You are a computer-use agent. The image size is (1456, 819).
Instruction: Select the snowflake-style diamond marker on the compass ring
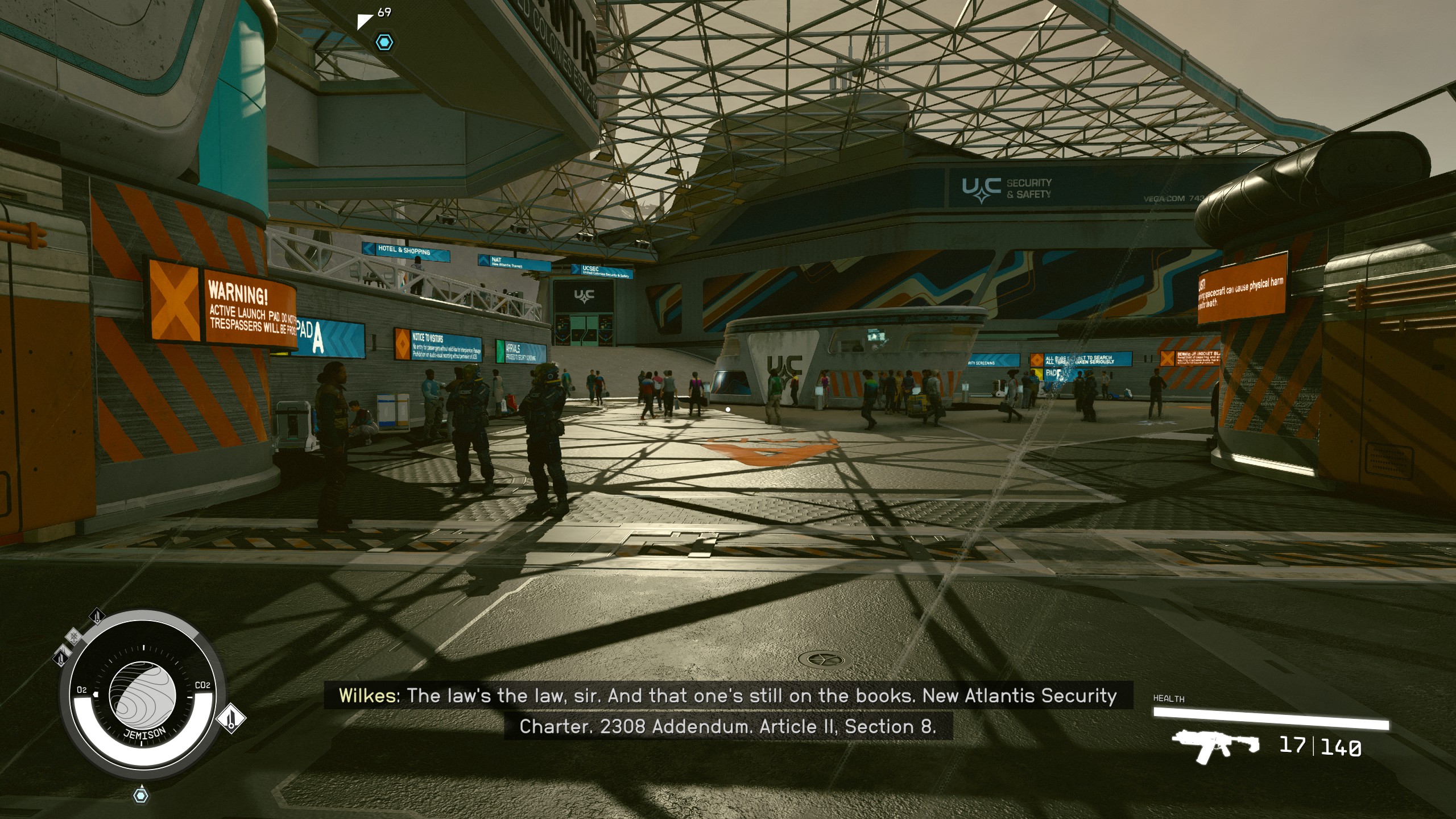[73, 636]
